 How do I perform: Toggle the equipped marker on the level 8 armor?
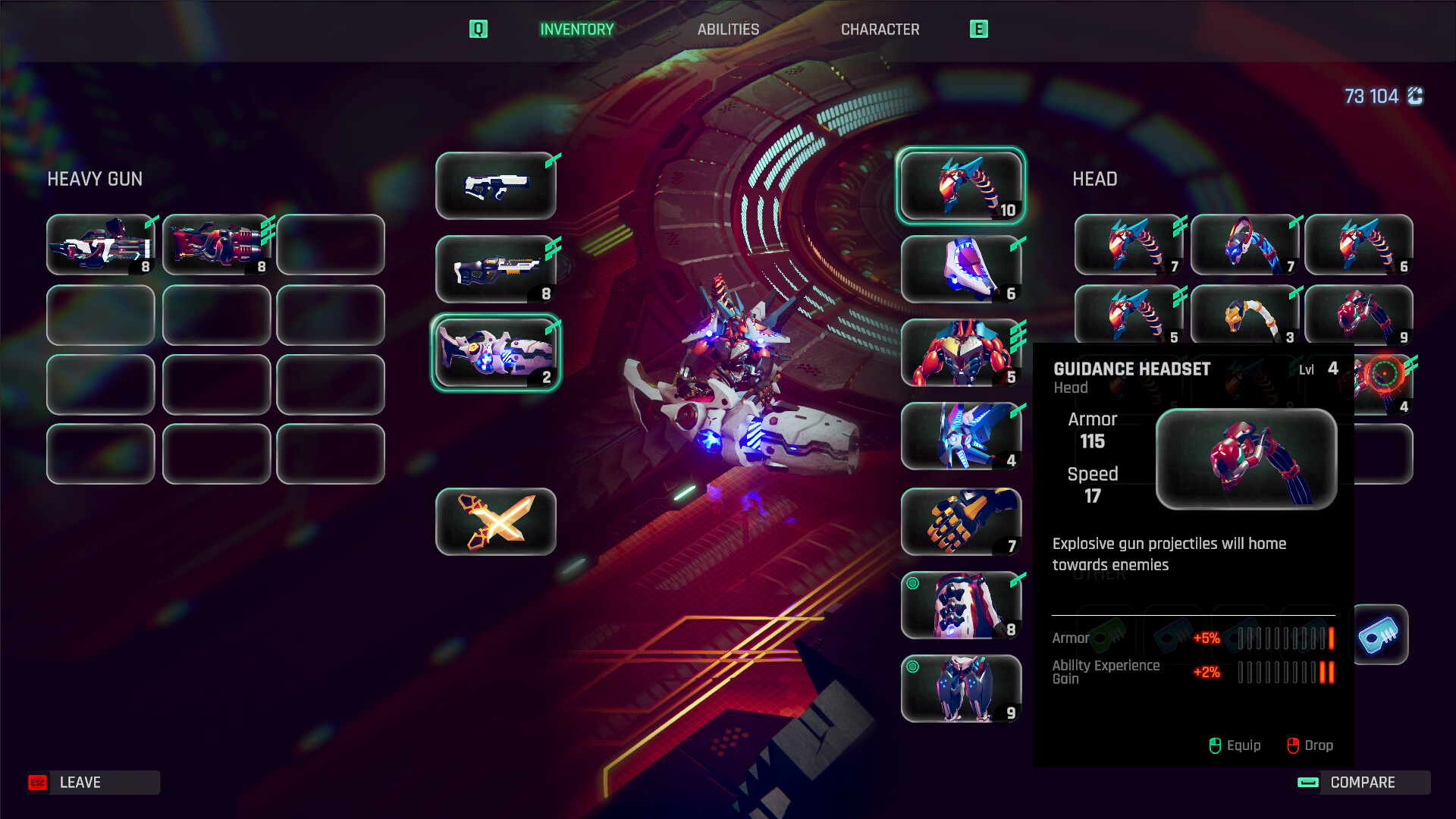(912, 584)
